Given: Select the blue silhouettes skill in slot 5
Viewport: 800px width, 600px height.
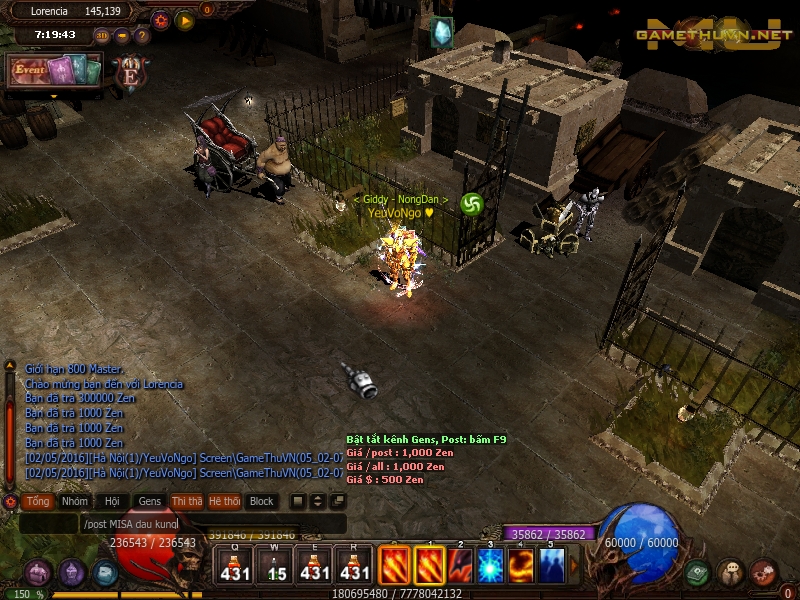Looking at the screenshot, I should [551, 566].
